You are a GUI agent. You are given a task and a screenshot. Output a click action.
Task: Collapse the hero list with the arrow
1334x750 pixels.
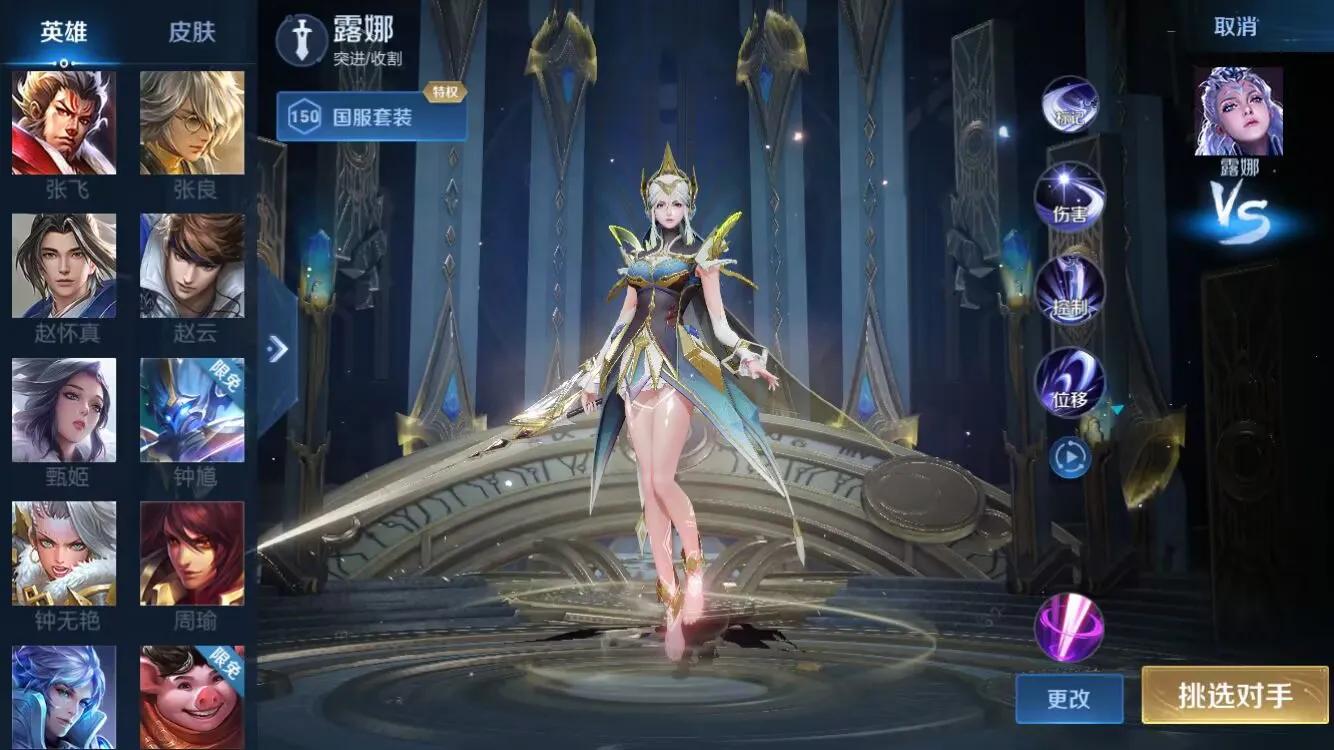(x=278, y=348)
